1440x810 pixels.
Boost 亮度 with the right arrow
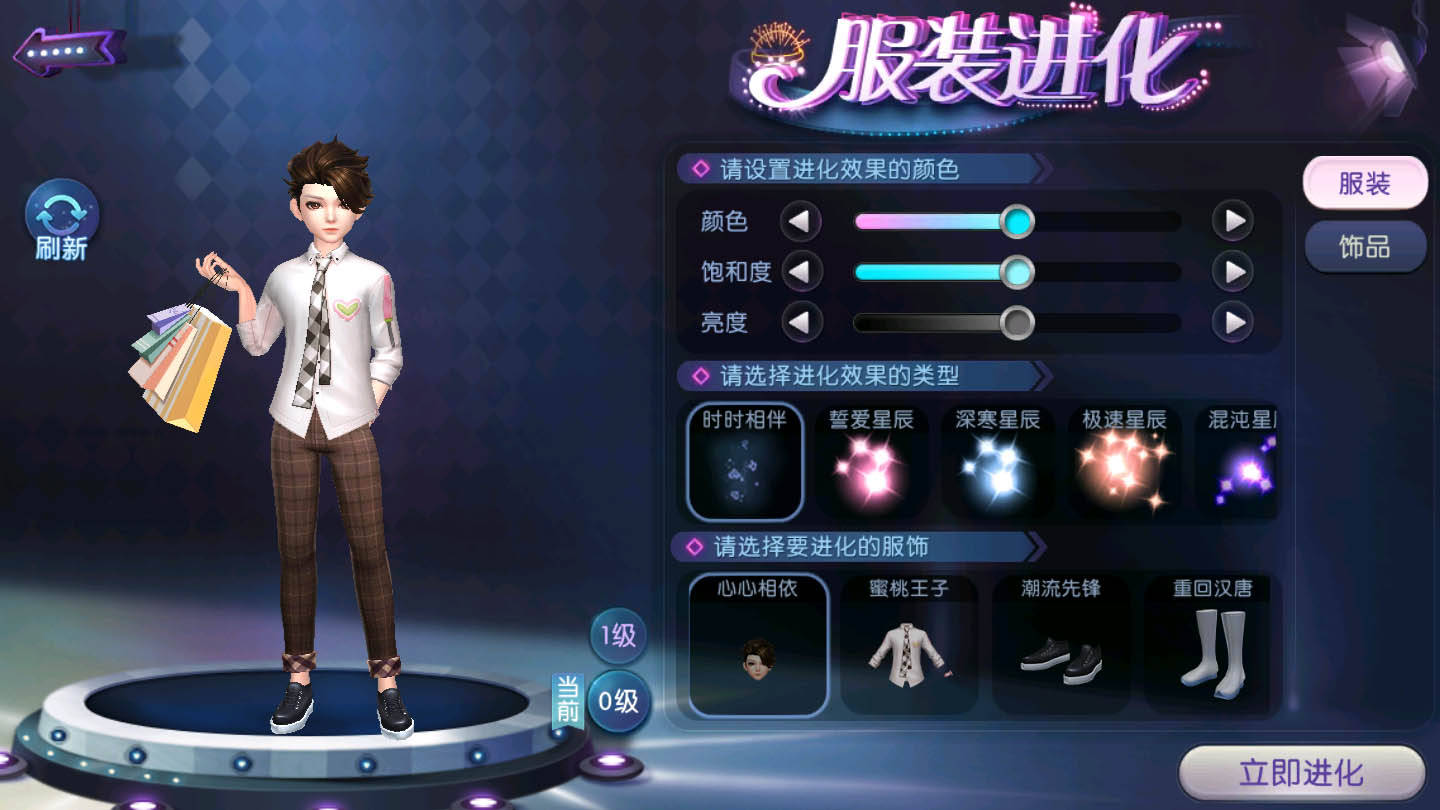(x=1233, y=322)
